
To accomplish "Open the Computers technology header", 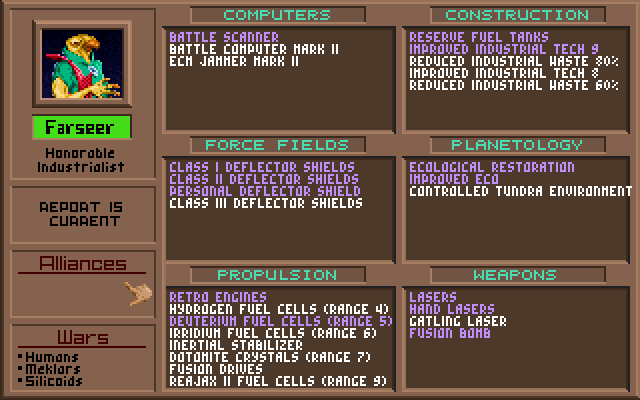I will coord(277,15).
